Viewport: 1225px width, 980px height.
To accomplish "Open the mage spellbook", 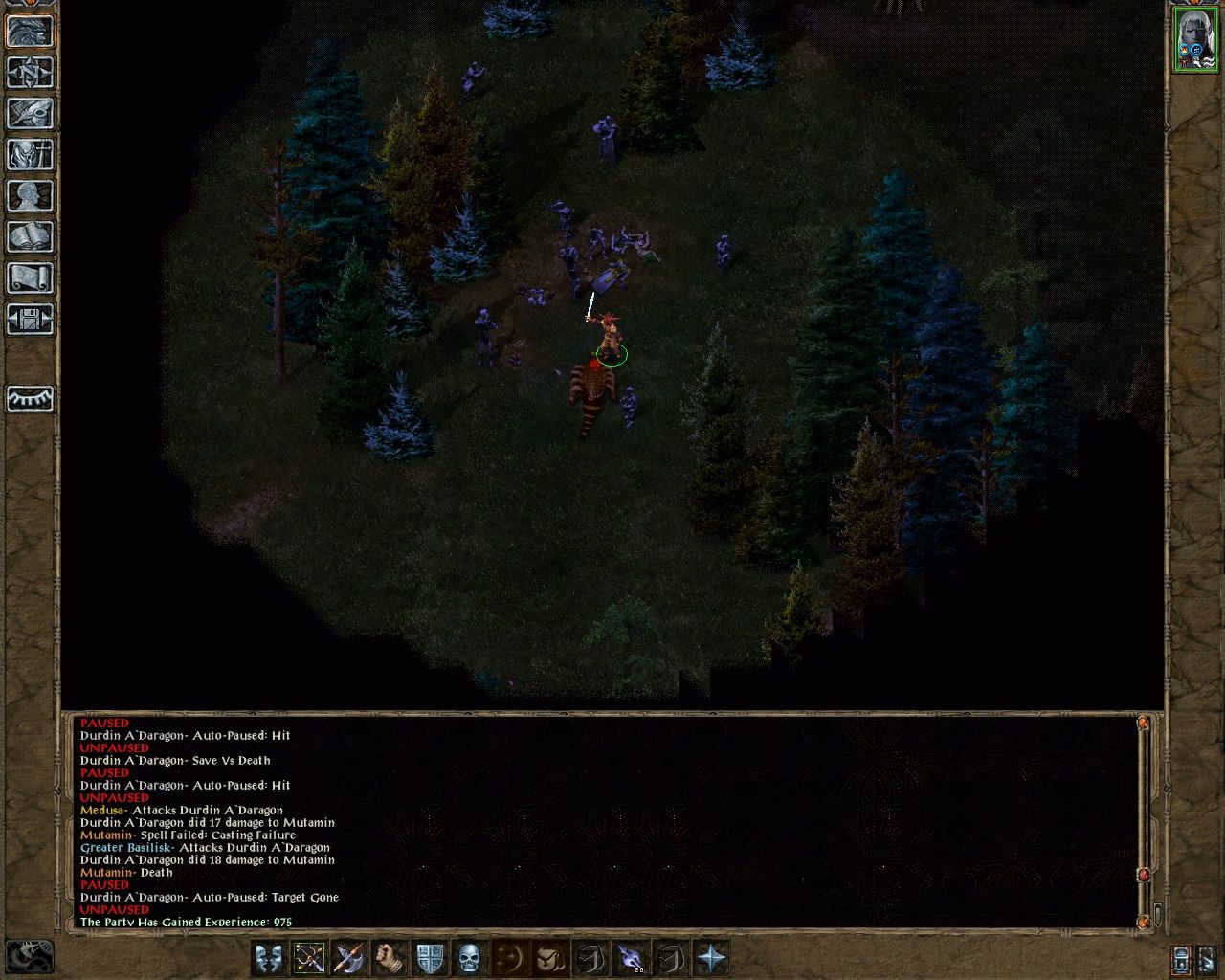I will (30, 237).
